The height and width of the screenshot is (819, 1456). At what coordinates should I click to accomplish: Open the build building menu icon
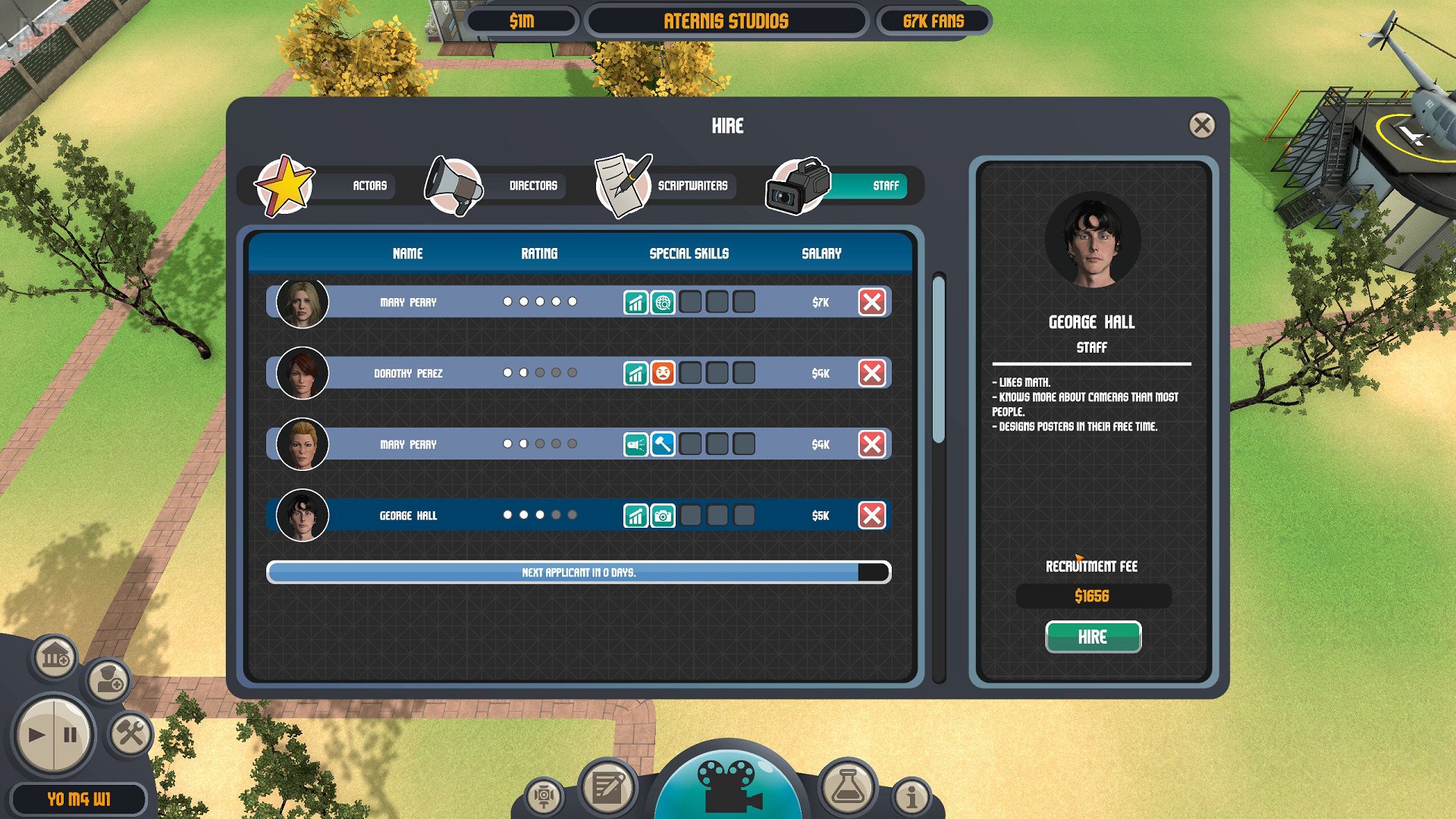[55, 657]
